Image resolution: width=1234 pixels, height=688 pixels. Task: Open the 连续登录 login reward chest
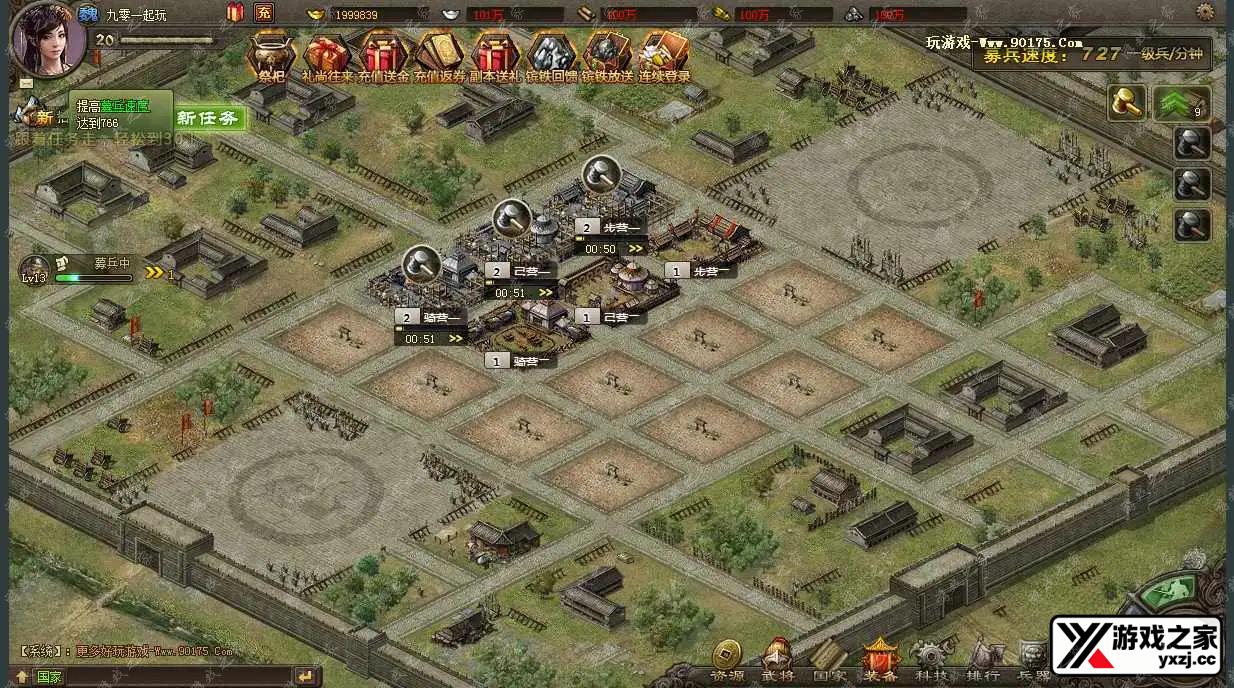663,52
